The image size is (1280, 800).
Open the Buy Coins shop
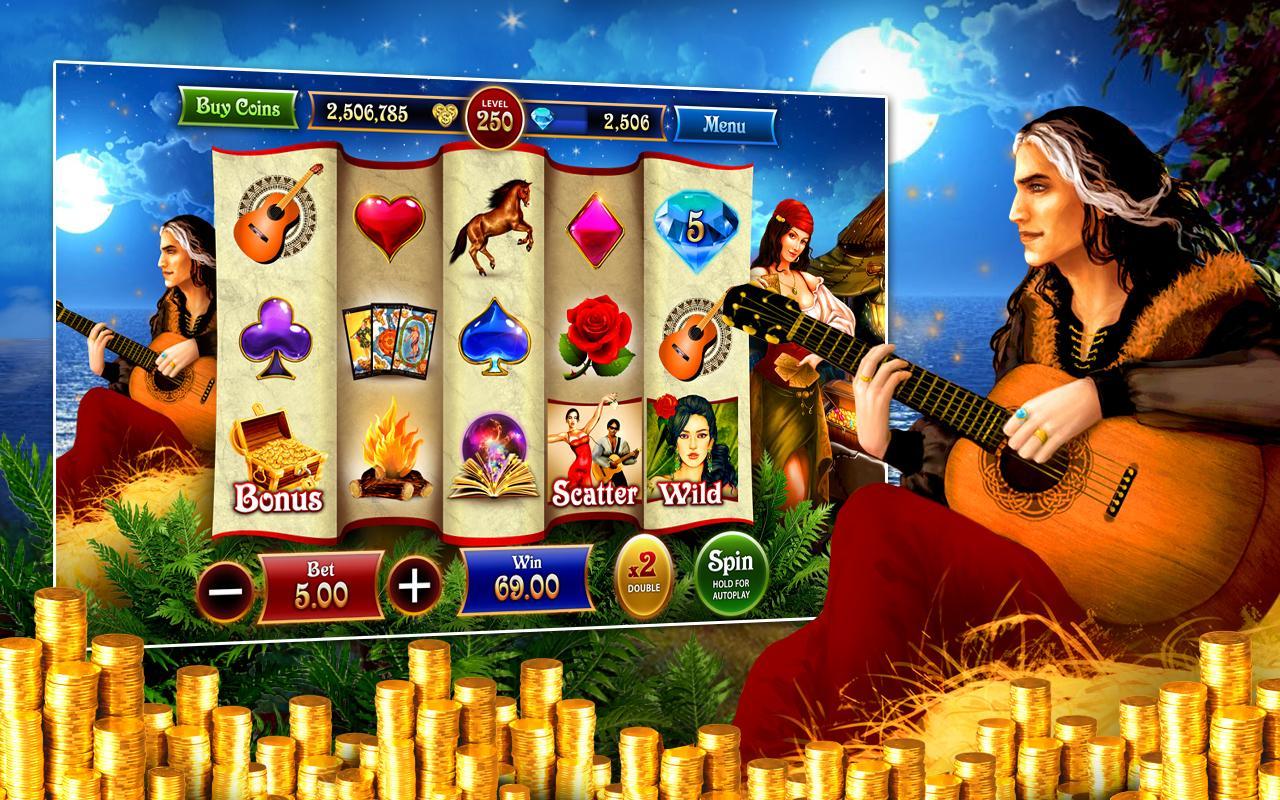[237, 110]
